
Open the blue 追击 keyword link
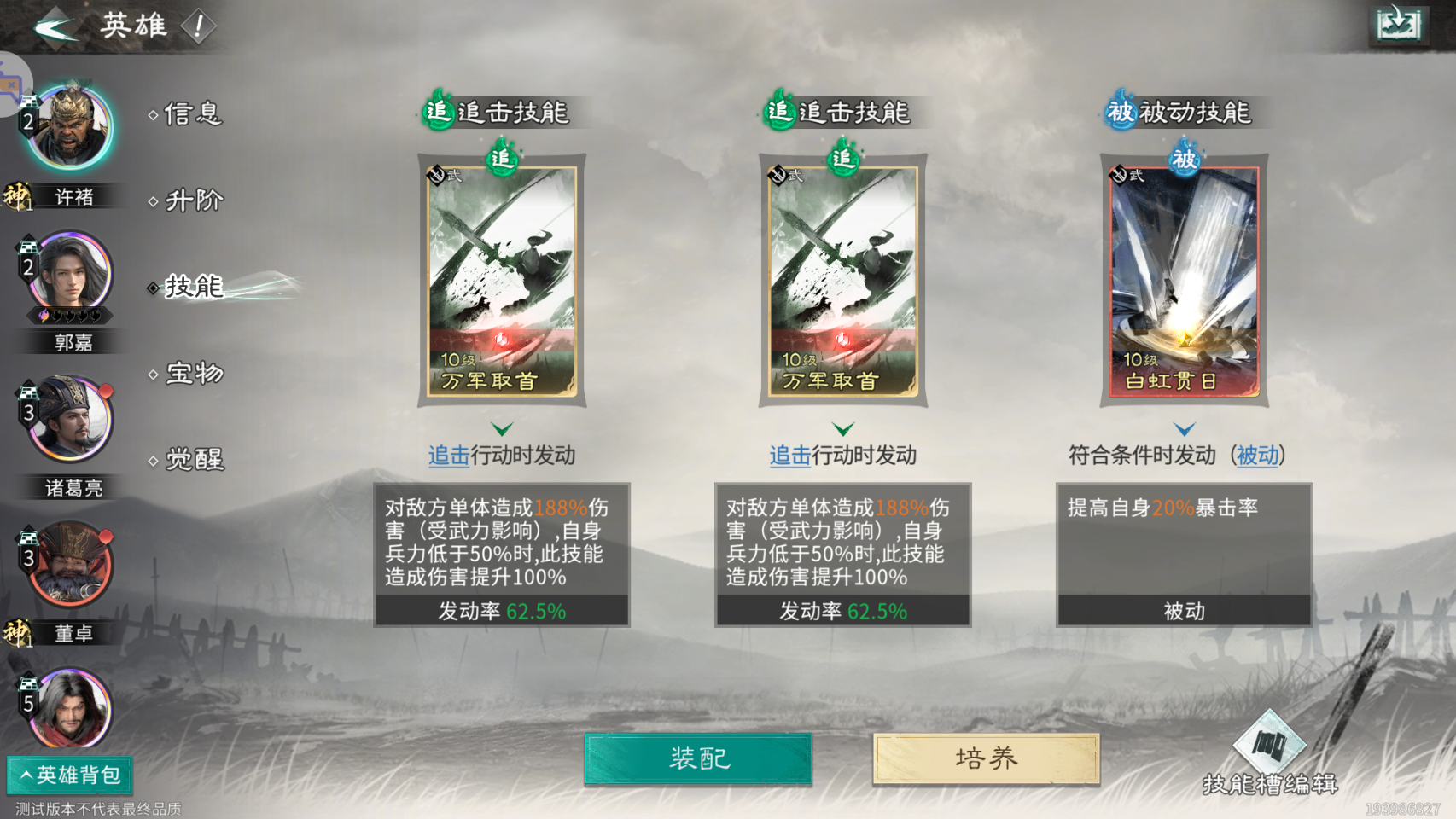446,456
